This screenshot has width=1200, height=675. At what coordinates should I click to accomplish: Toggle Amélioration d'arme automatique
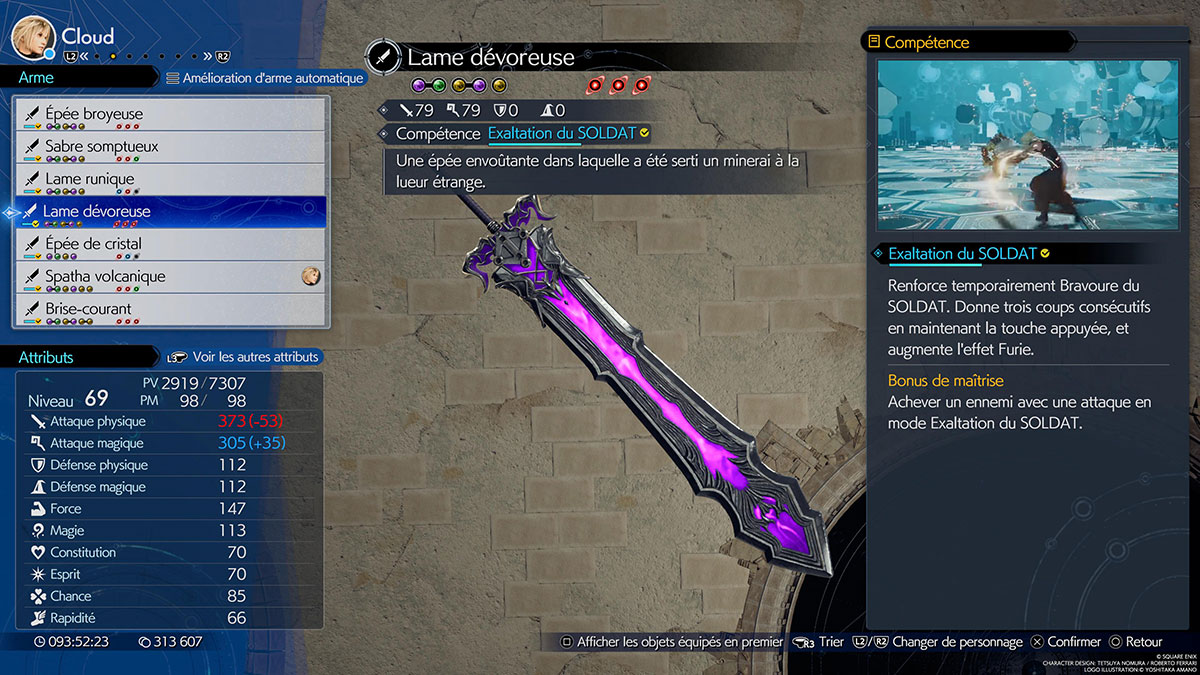pyautogui.click(x=265, y=78)
